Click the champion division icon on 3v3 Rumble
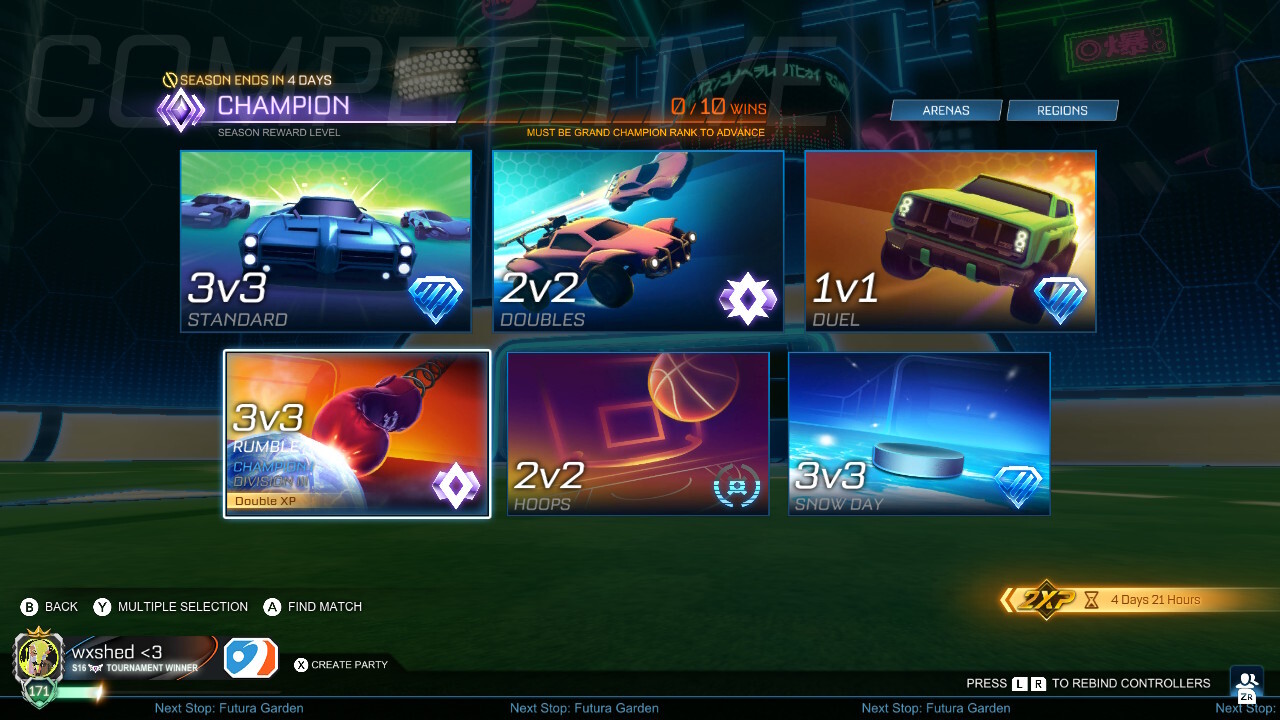 click(456, 485)
